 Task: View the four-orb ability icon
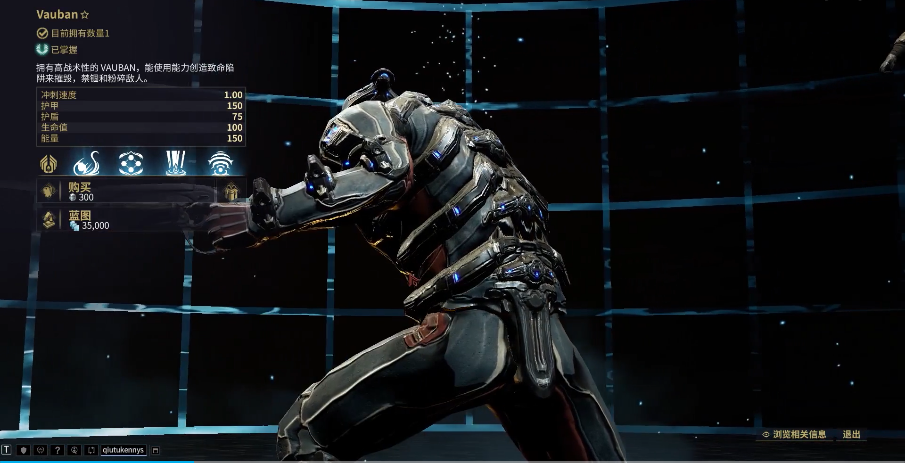pyautogui.click(x=130, y=162)
